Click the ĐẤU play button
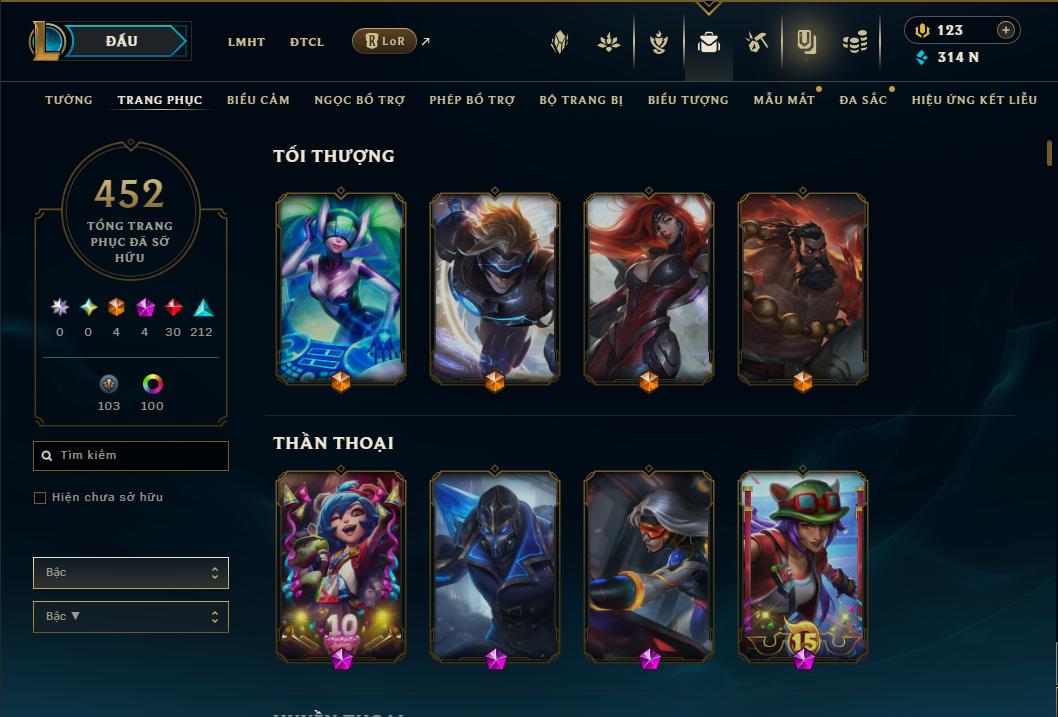Screen dimensions: 1058x717 (122, 41)
